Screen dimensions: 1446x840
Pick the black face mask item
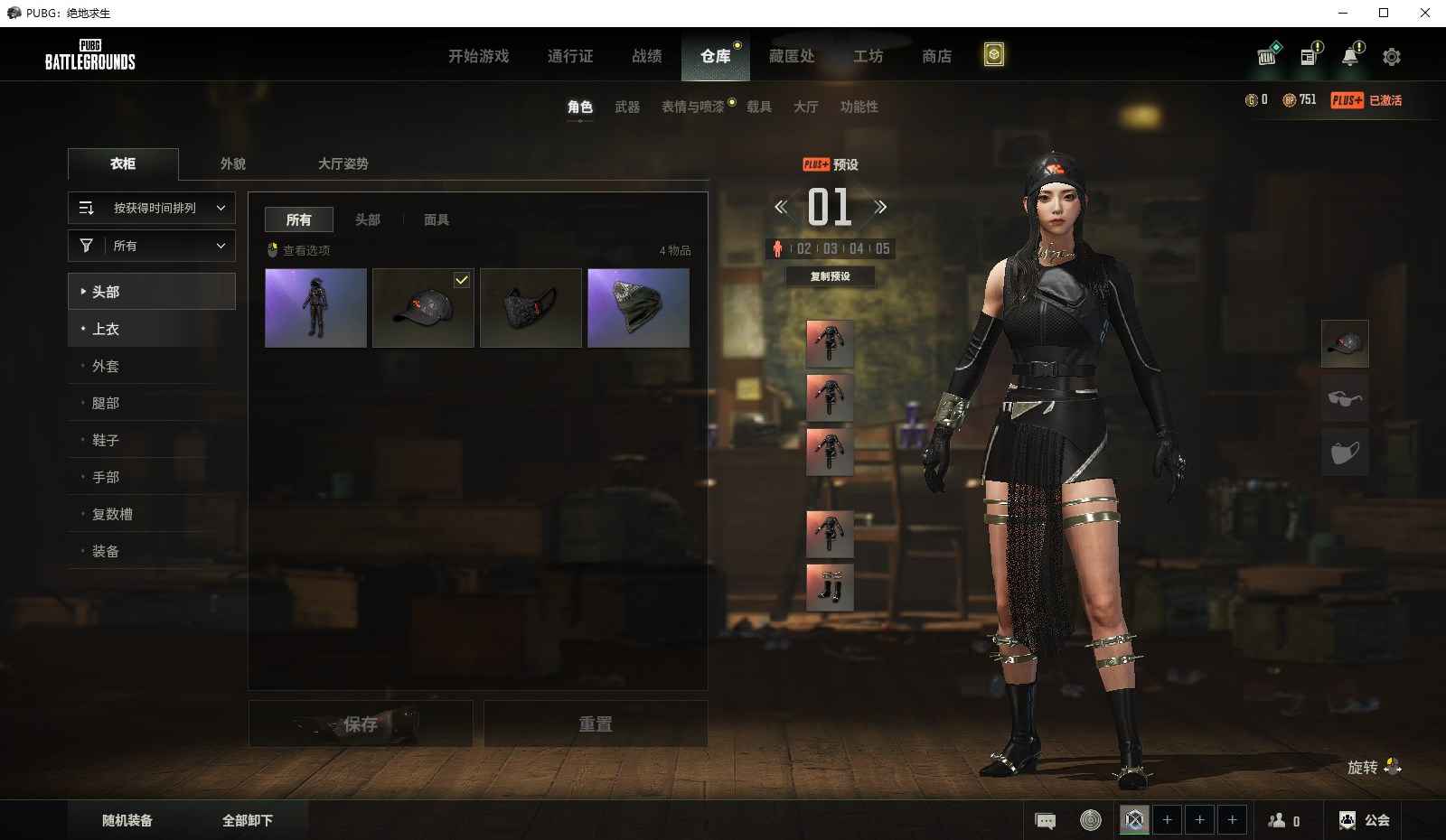(x=531, y=308)
